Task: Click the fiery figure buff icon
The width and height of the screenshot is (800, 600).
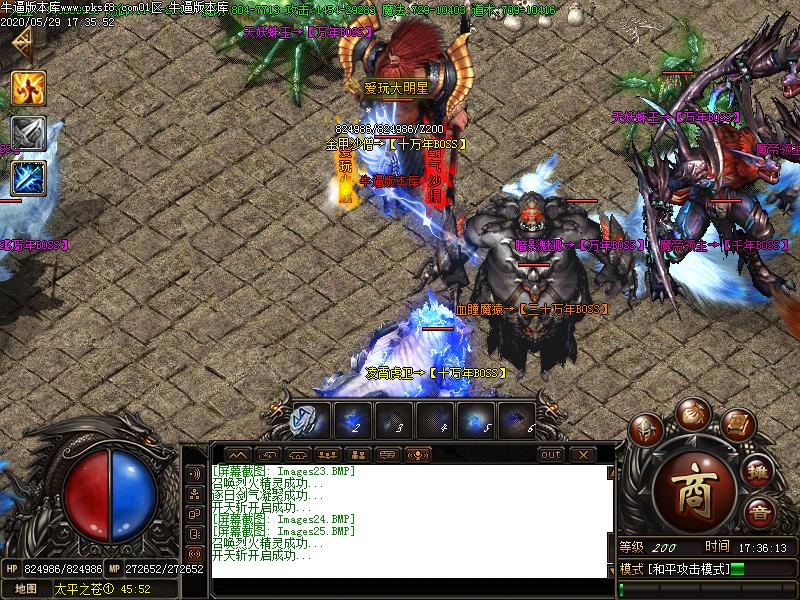Action: 28,89
